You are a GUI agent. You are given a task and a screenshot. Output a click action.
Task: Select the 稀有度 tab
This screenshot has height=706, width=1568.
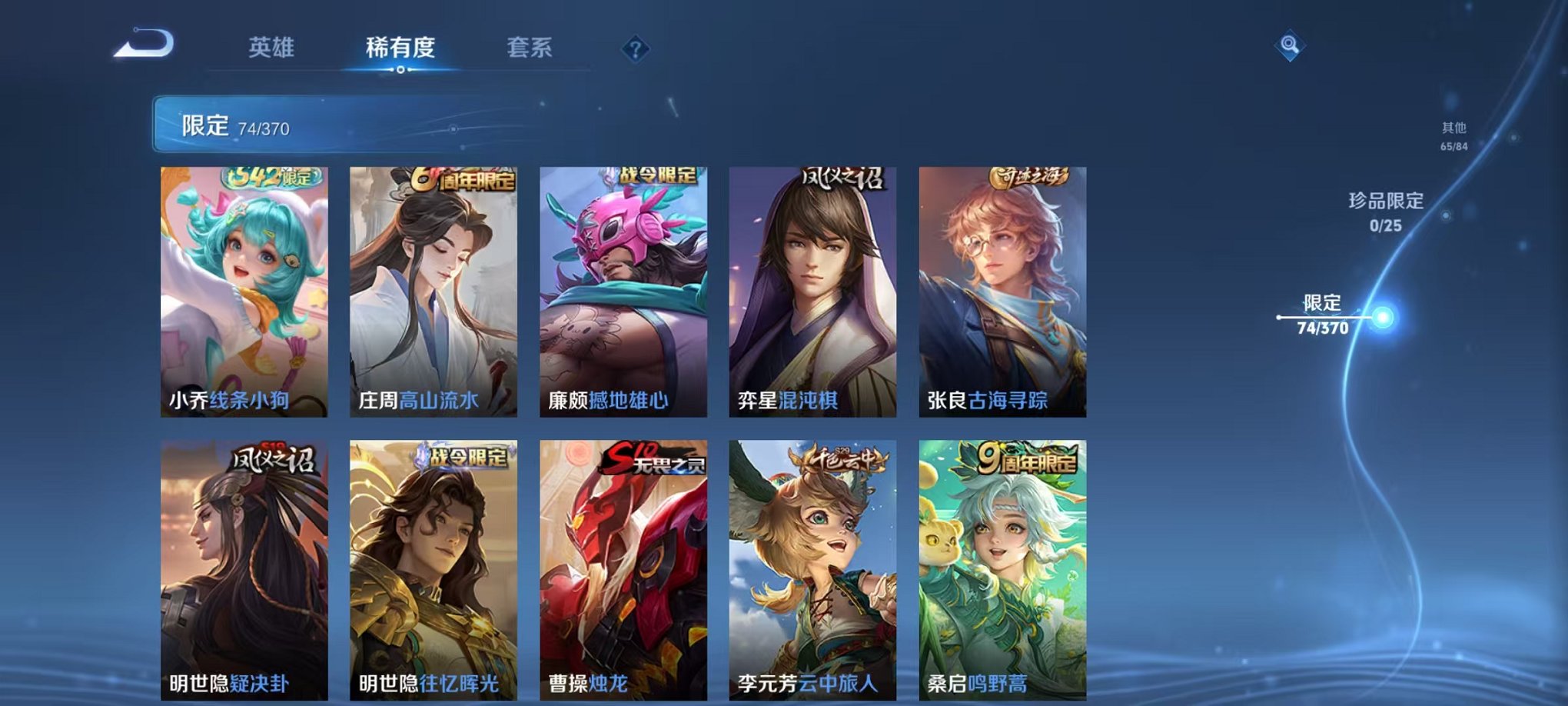pyautogui.click(x=400, y=48)
